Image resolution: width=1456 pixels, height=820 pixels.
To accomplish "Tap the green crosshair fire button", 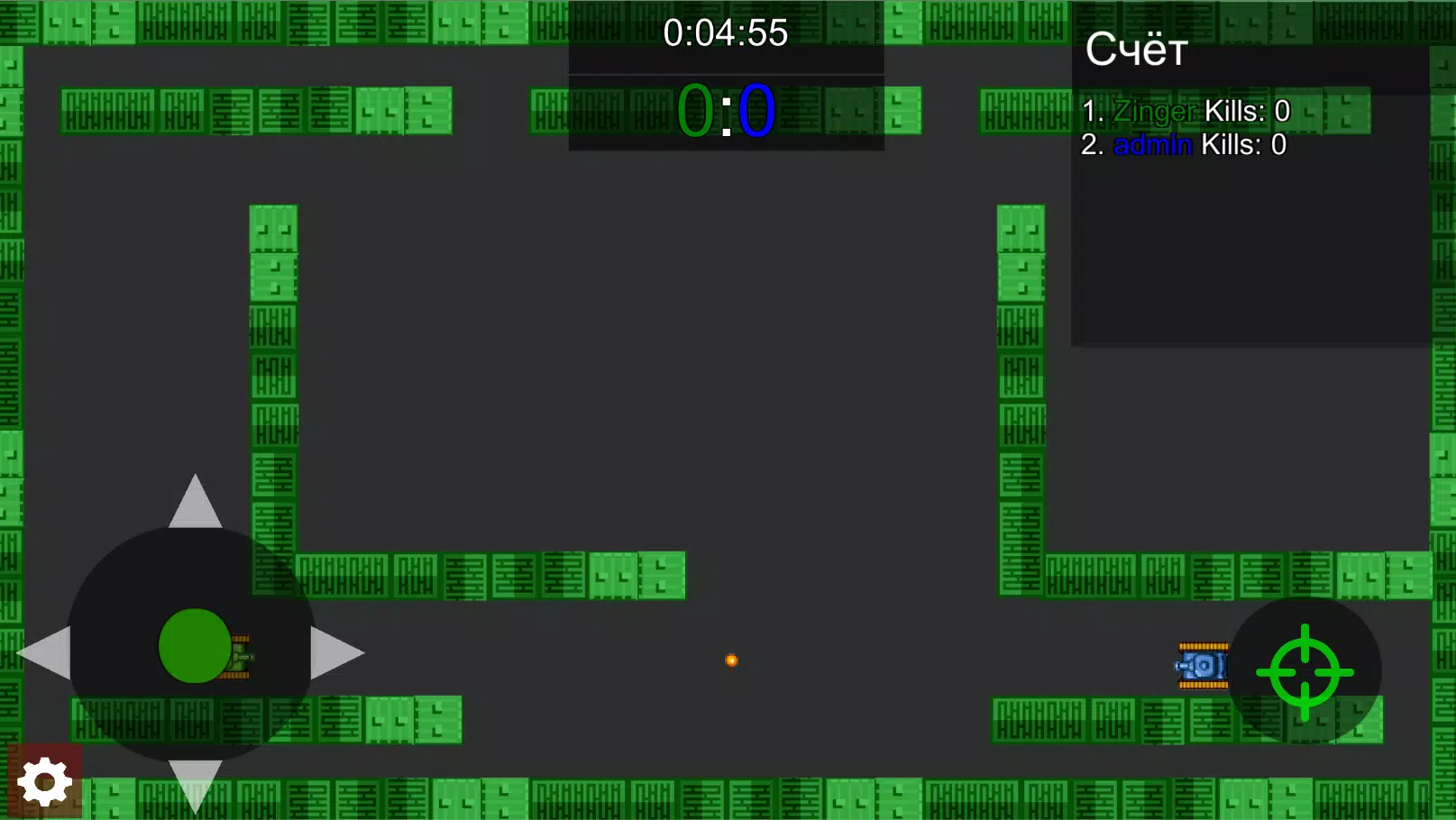I will click(1304, 673).
